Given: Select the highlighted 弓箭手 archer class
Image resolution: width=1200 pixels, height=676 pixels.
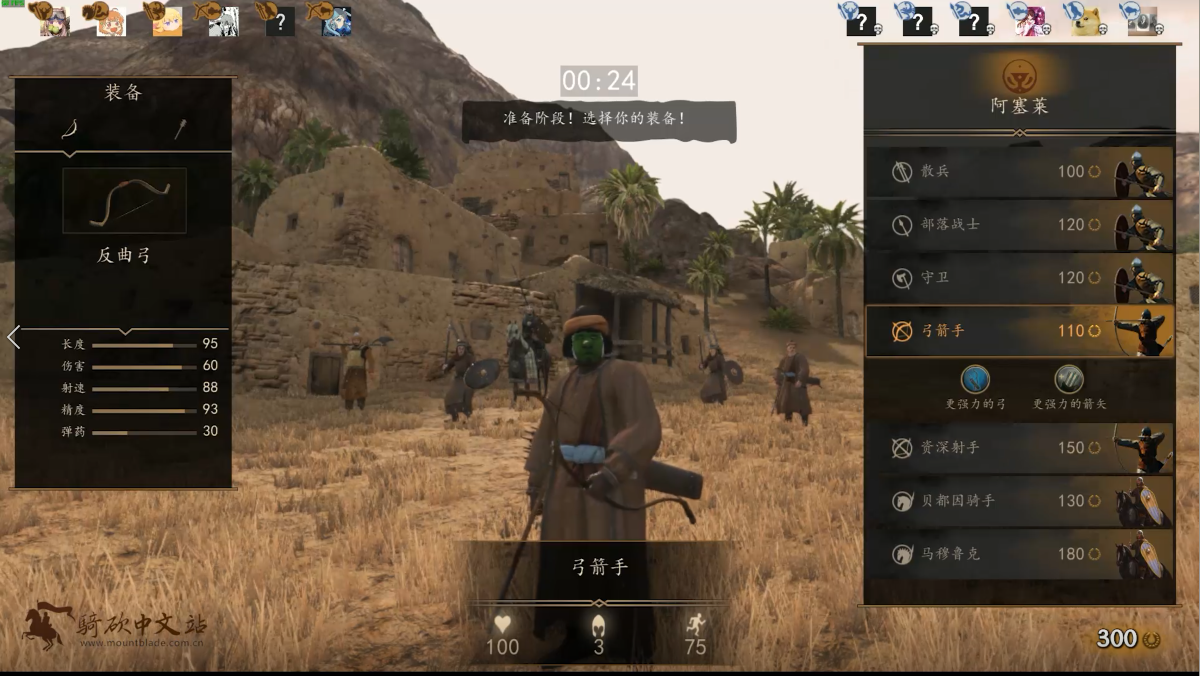Looking at the screenshot, I should (1018, 331).
